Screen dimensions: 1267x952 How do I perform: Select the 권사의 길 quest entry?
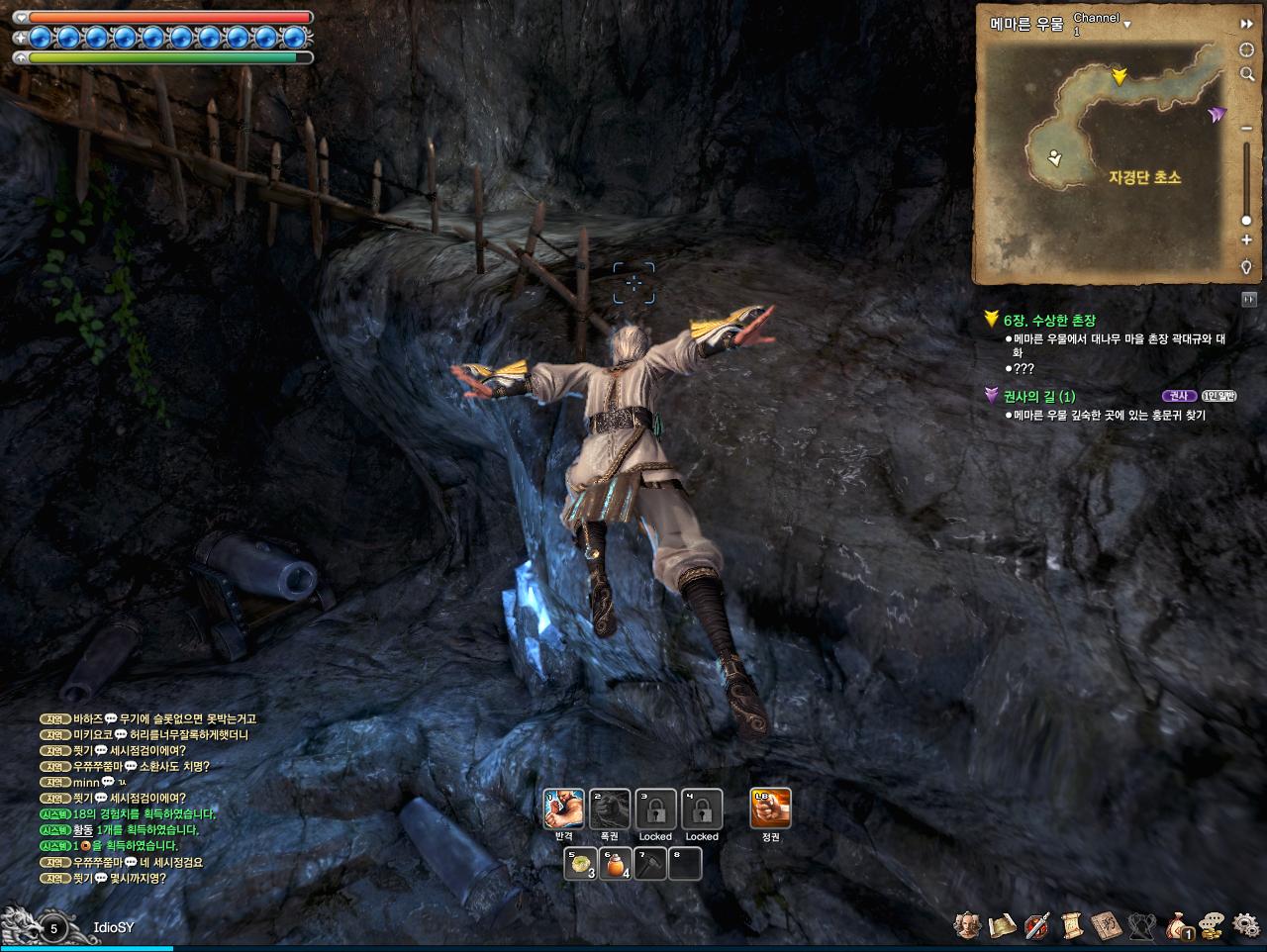(1039, 396)
